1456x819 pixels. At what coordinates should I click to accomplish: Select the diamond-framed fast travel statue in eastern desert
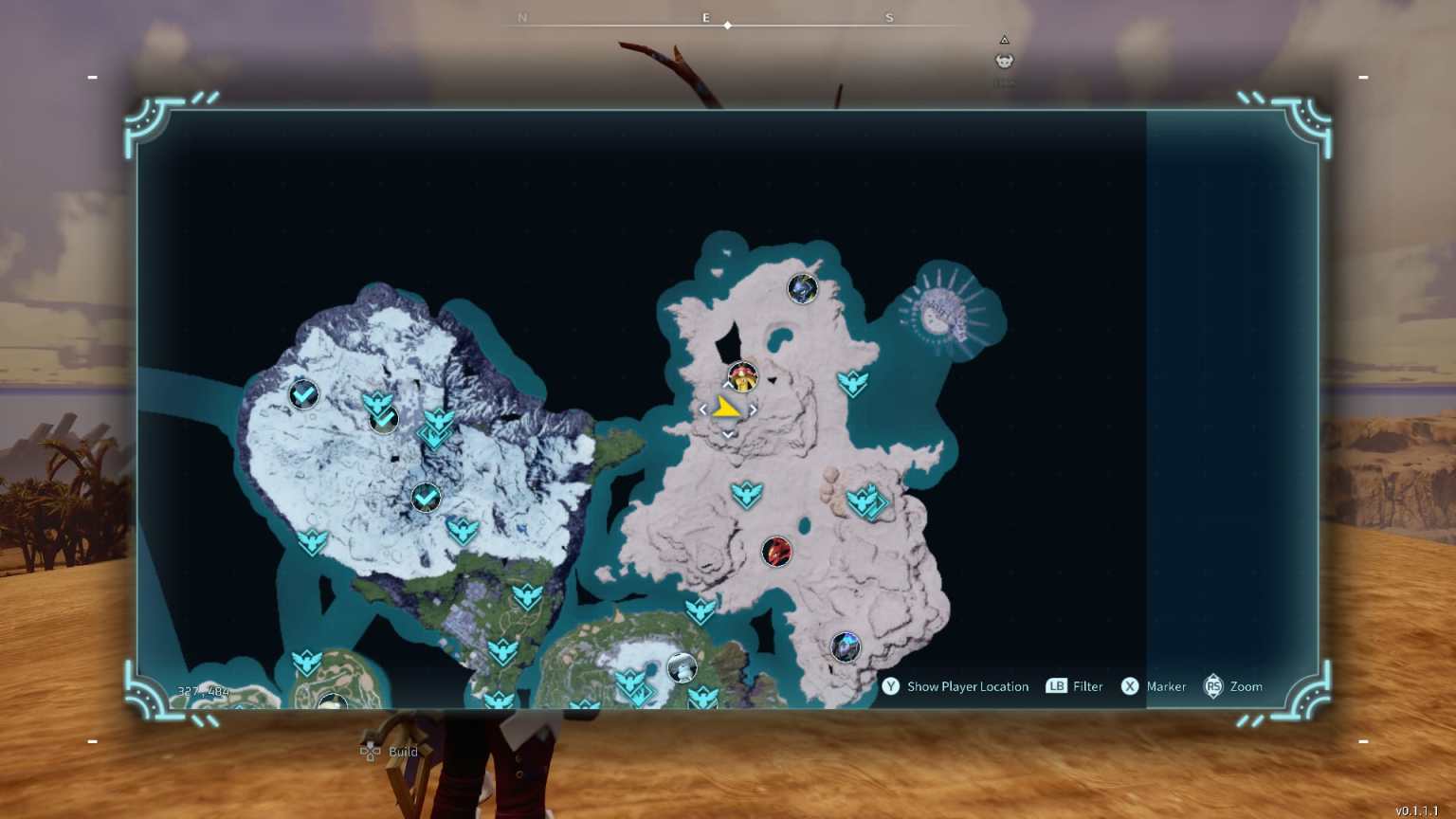point(866,502)
